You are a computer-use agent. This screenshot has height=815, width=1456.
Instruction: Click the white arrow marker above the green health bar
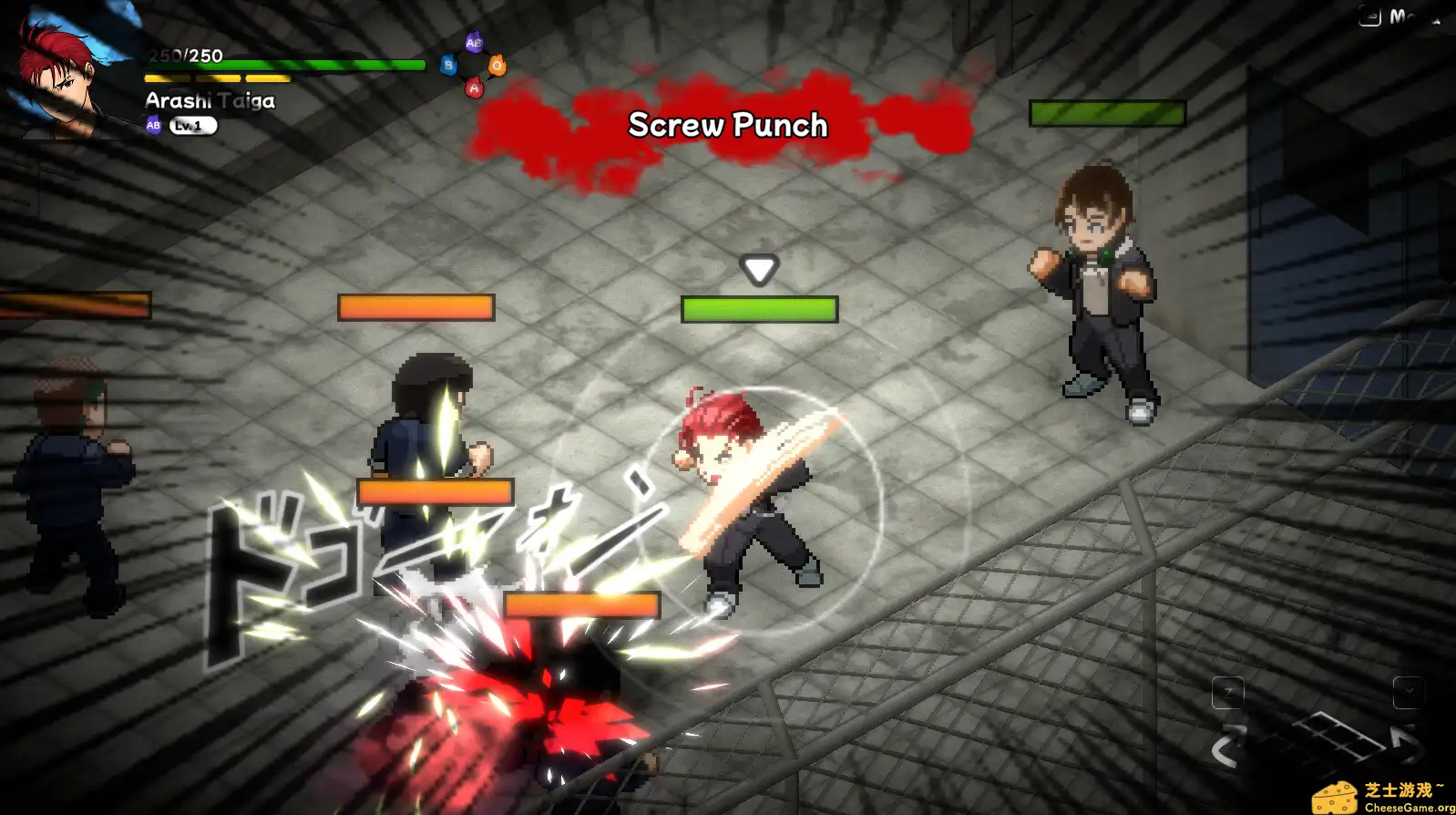click(x=757, y=268)
